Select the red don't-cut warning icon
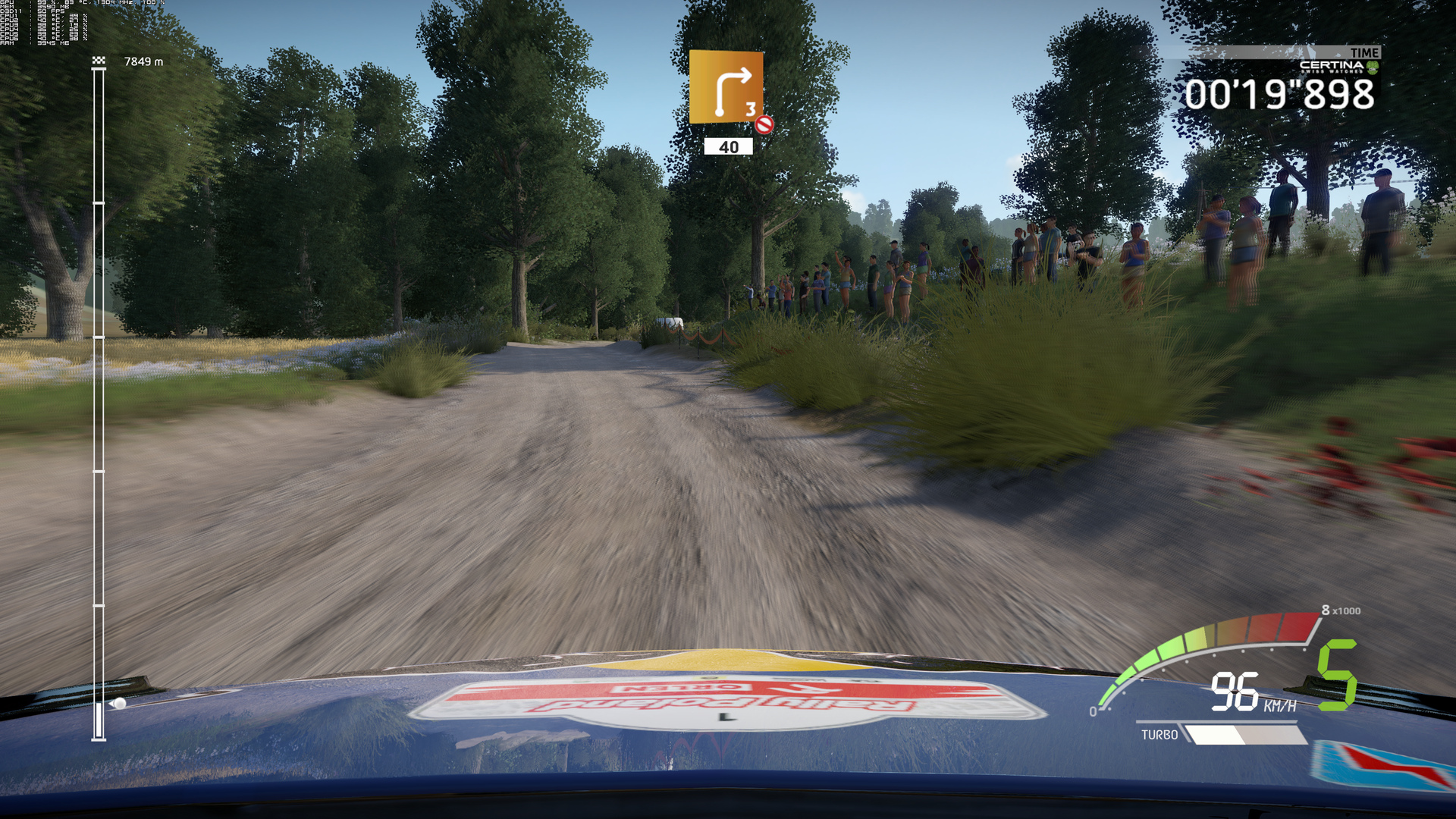Image resolution: width=1456 pixels, height=819 pixels. pos(764,124)
